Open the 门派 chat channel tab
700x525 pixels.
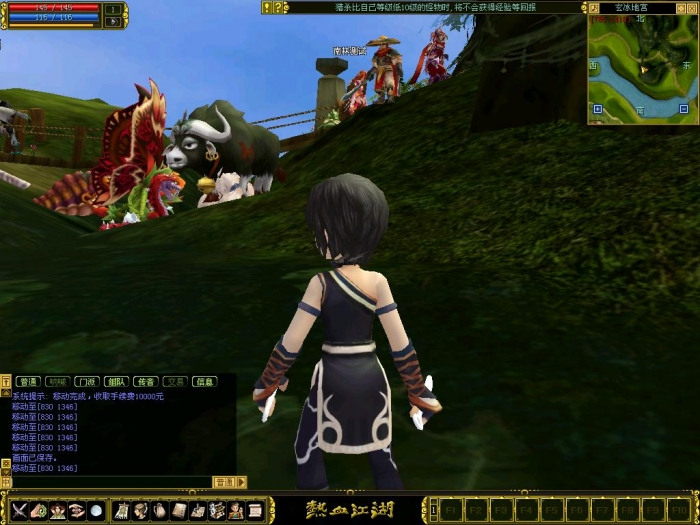click(87, 381)
